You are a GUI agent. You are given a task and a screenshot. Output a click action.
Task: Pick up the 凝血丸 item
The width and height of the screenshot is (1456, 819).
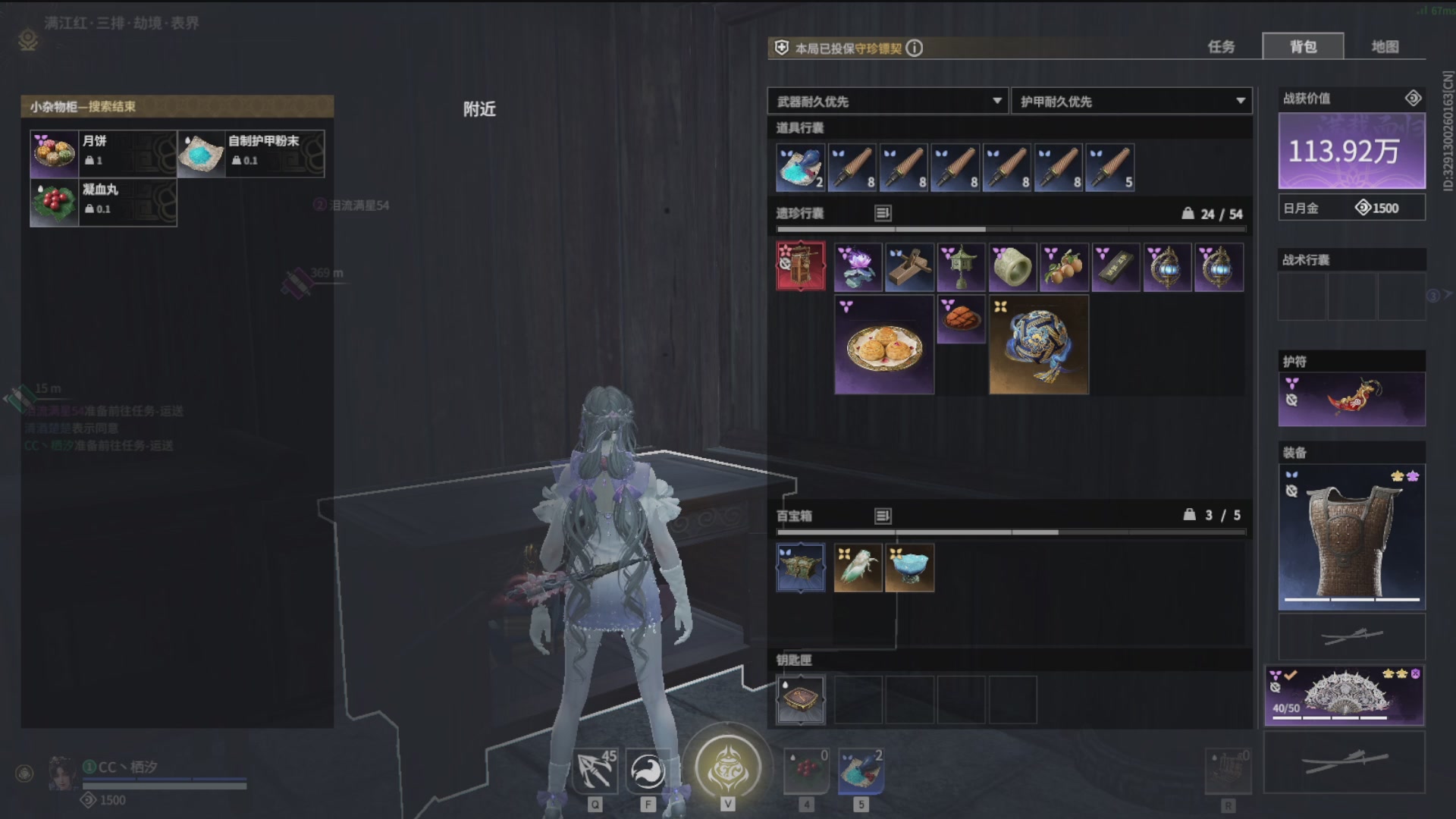[x=103, y=202]
